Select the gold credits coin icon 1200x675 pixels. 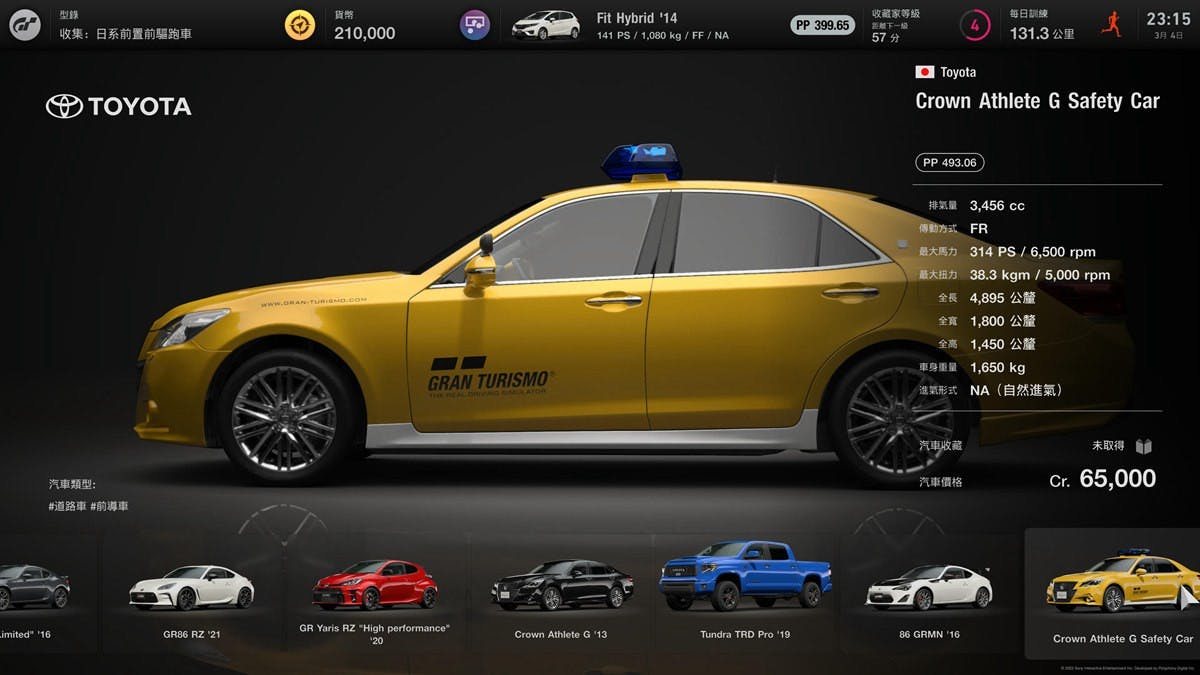click(x=299, y=24)
